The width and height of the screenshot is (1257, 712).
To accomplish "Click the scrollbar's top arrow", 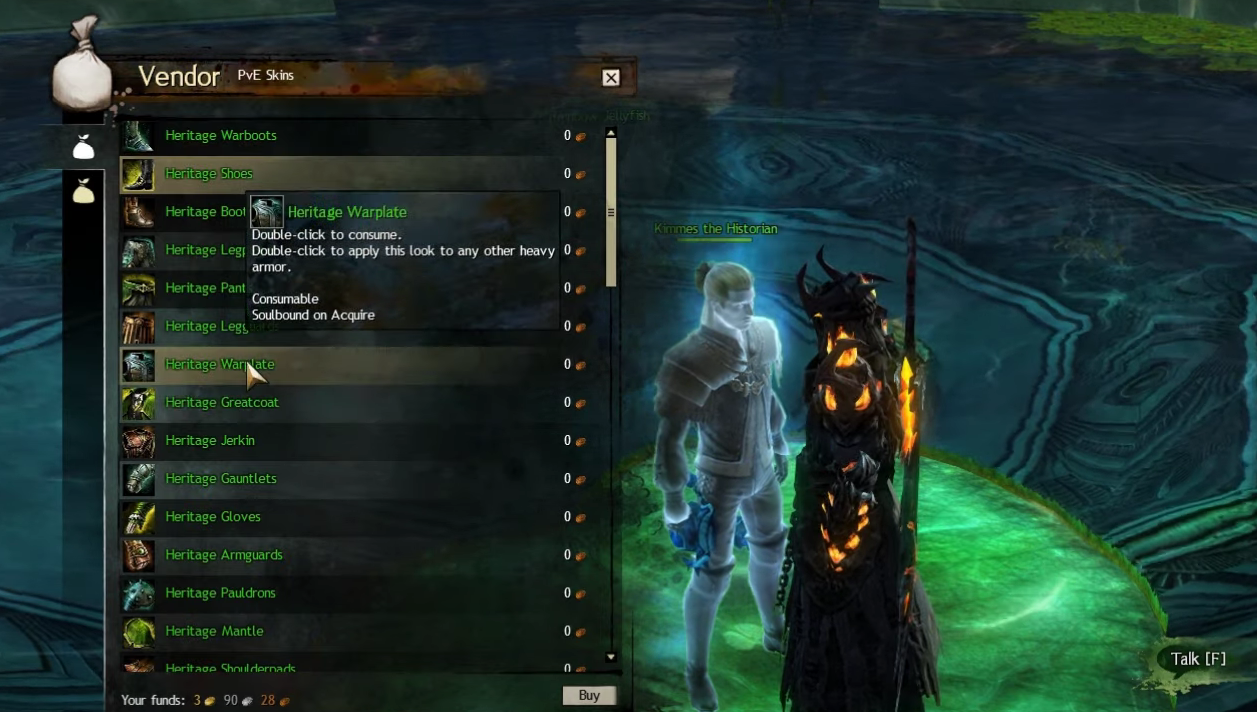I will tap(610, 133).
